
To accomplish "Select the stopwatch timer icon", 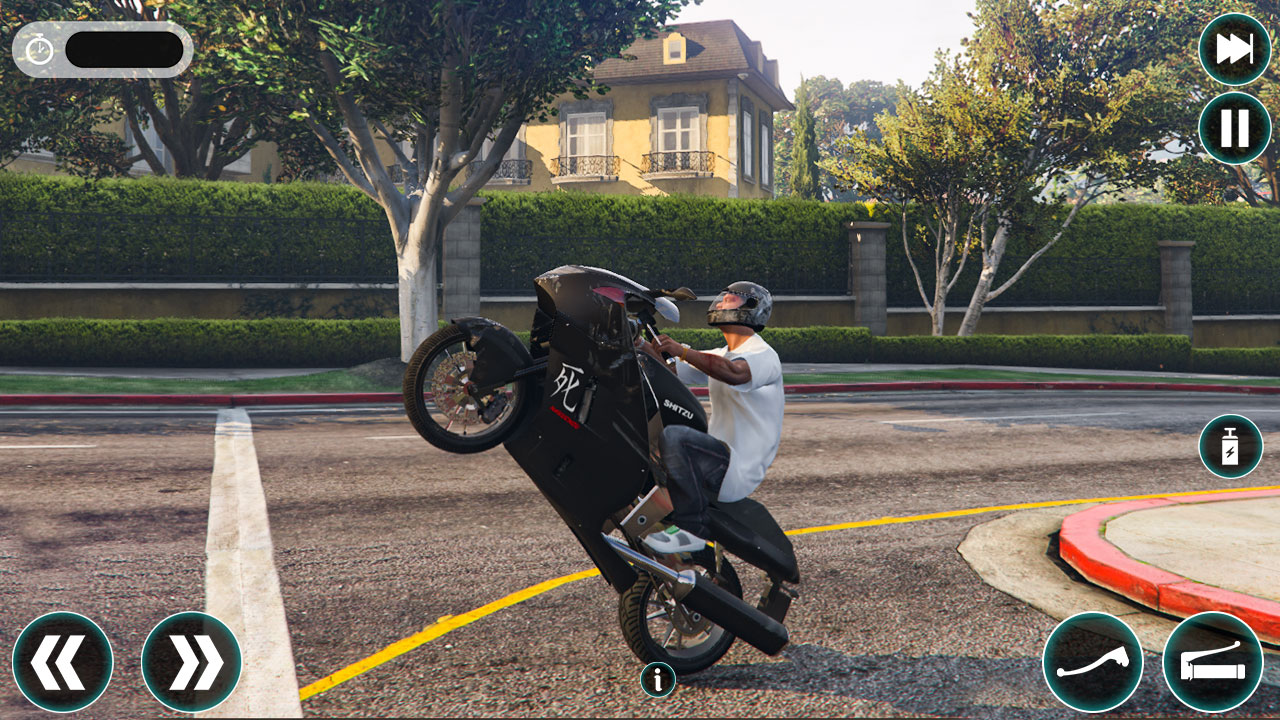I will [38, 47].
